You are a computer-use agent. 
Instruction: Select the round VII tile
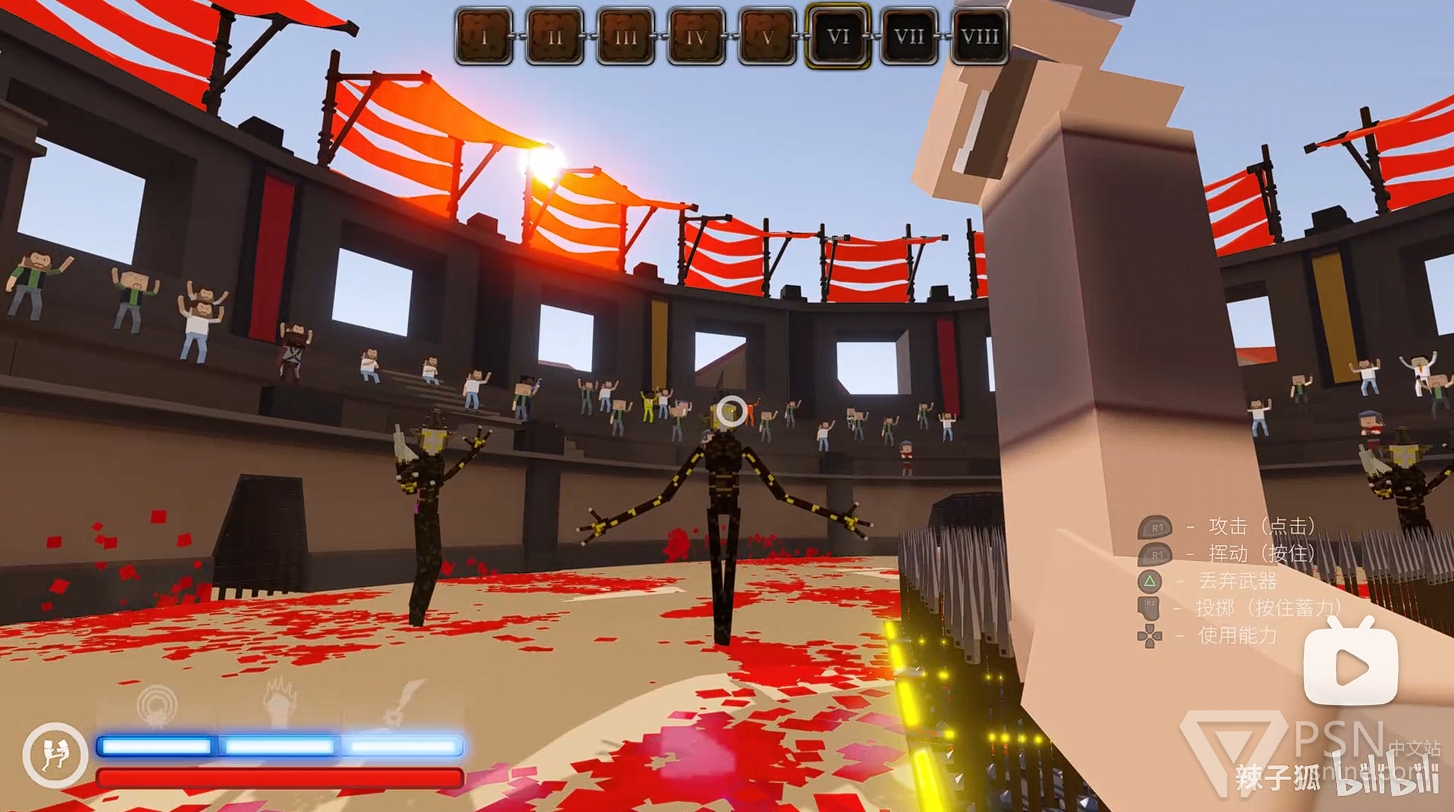tap(909, 37)
